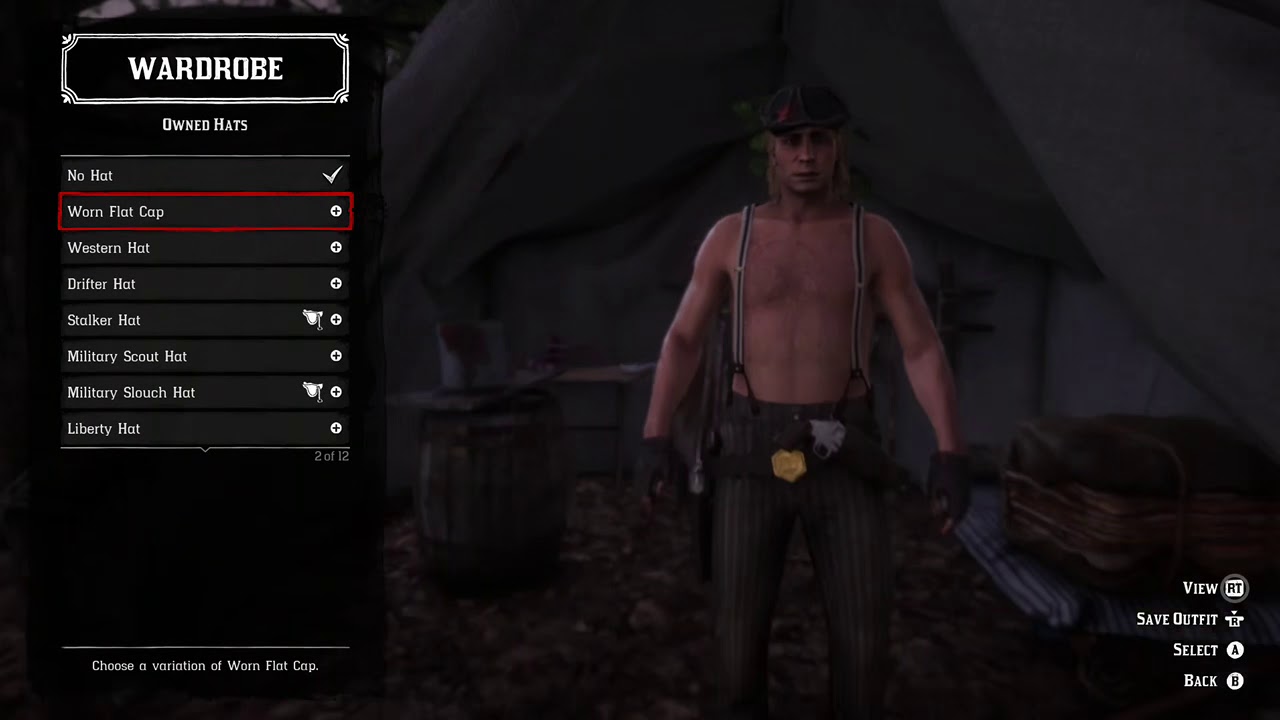Choose the Military Scout Hat
Image resolution: width=1280 pixels, height=720 pixels.
coord(204,356)
